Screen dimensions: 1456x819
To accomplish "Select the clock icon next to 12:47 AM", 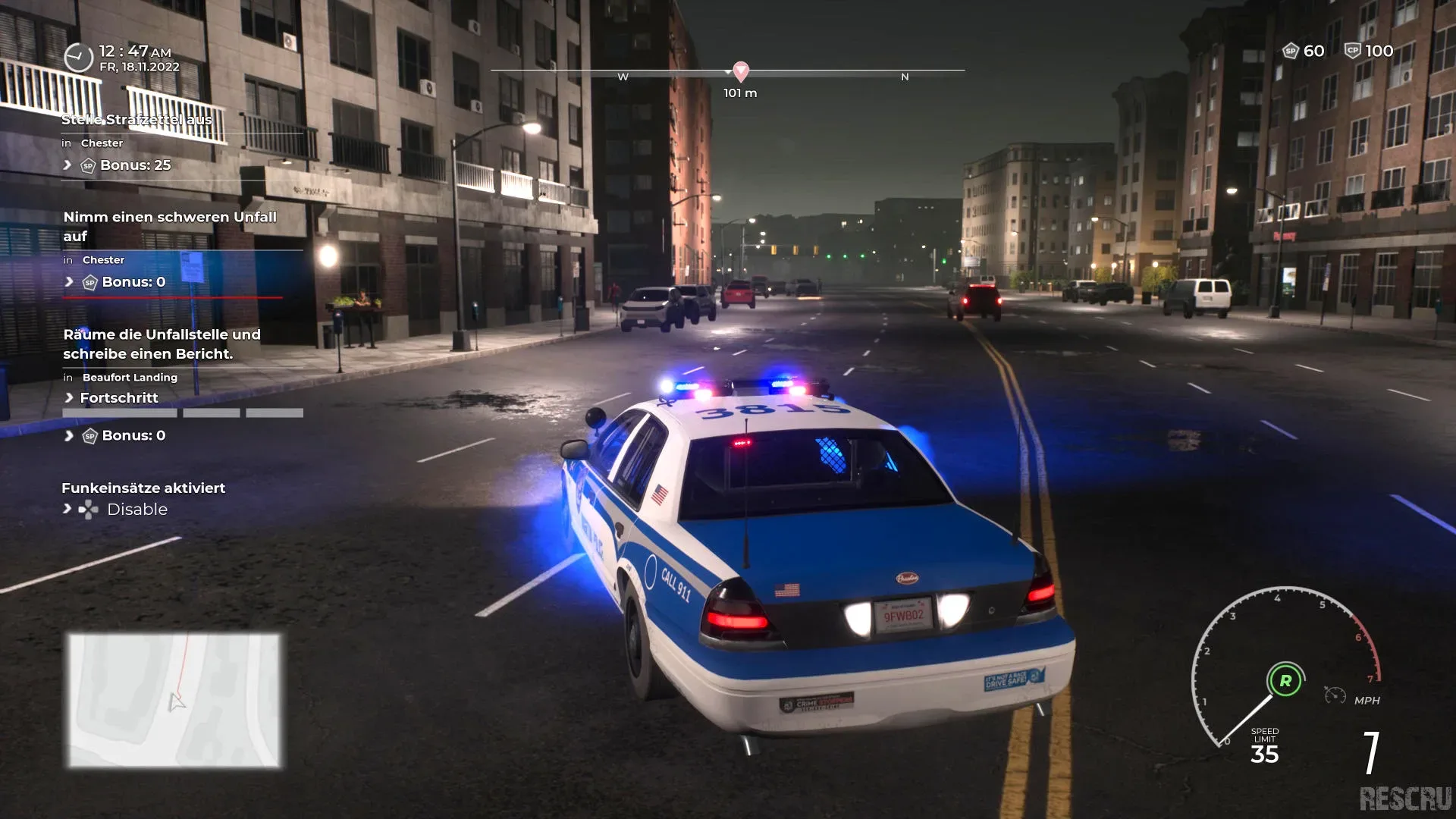I will [77, 56].
